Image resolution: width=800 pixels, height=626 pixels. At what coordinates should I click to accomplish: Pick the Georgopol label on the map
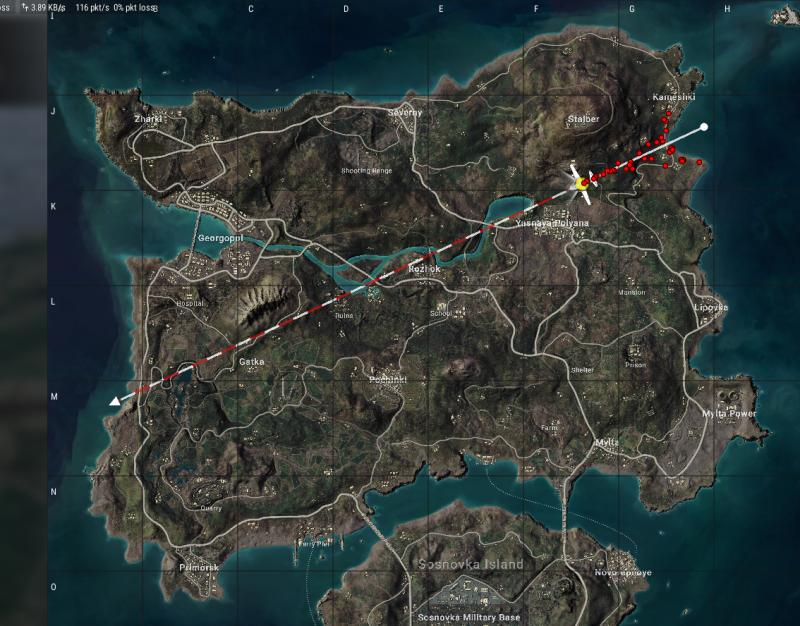(221, 239)
